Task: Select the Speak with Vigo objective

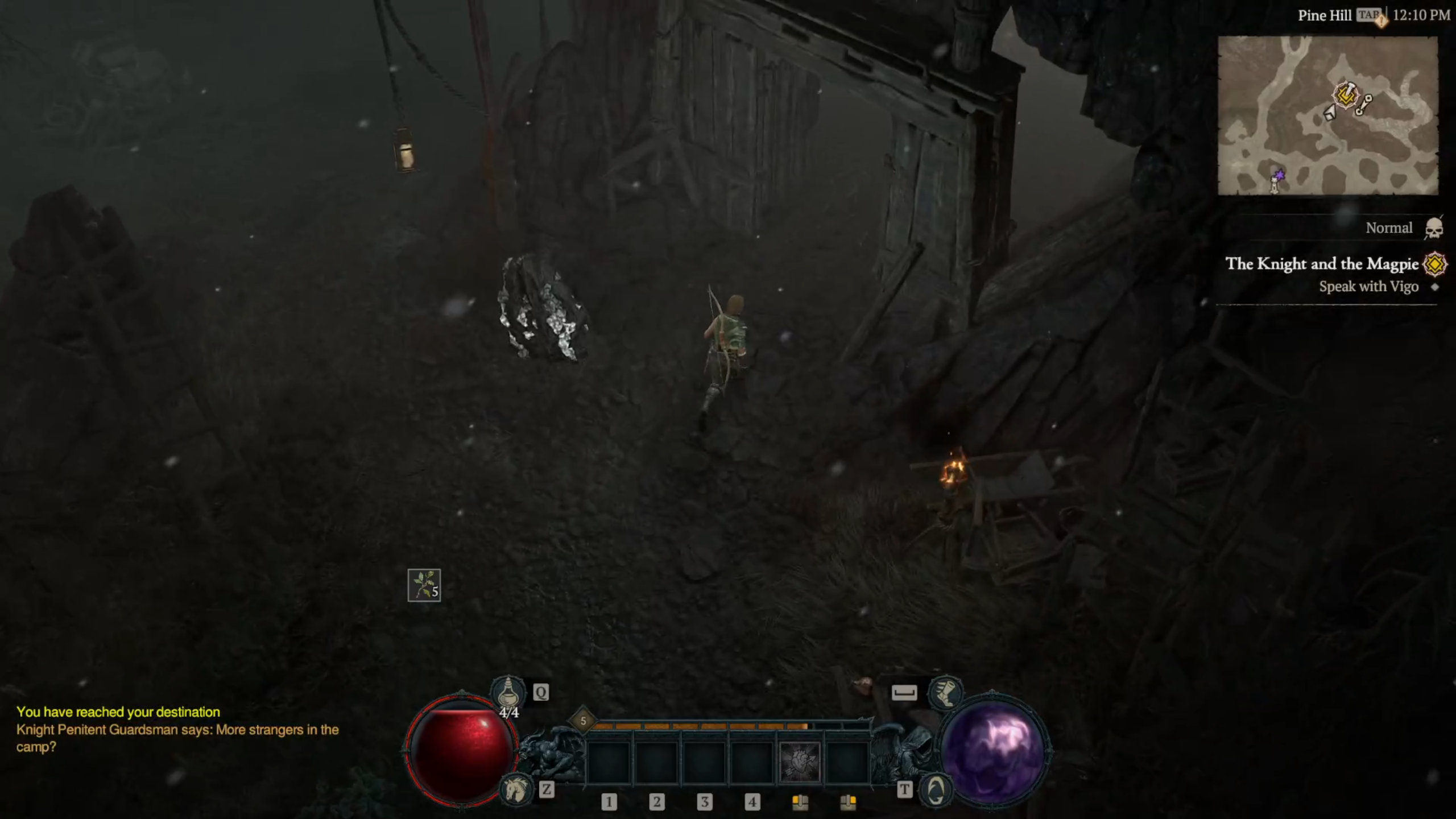Action: coord(1368,287)
